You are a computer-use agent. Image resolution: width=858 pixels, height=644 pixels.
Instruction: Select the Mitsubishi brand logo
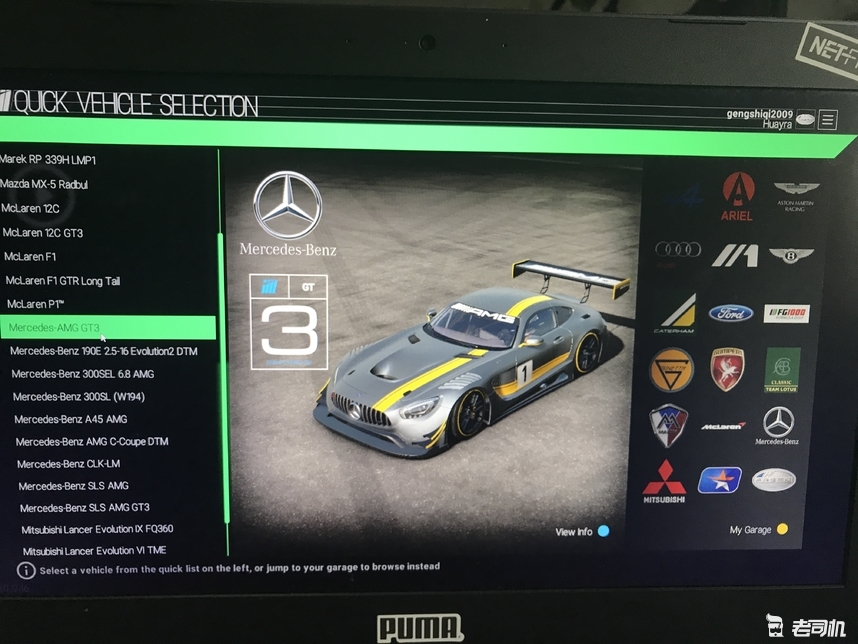coord(664,481)
